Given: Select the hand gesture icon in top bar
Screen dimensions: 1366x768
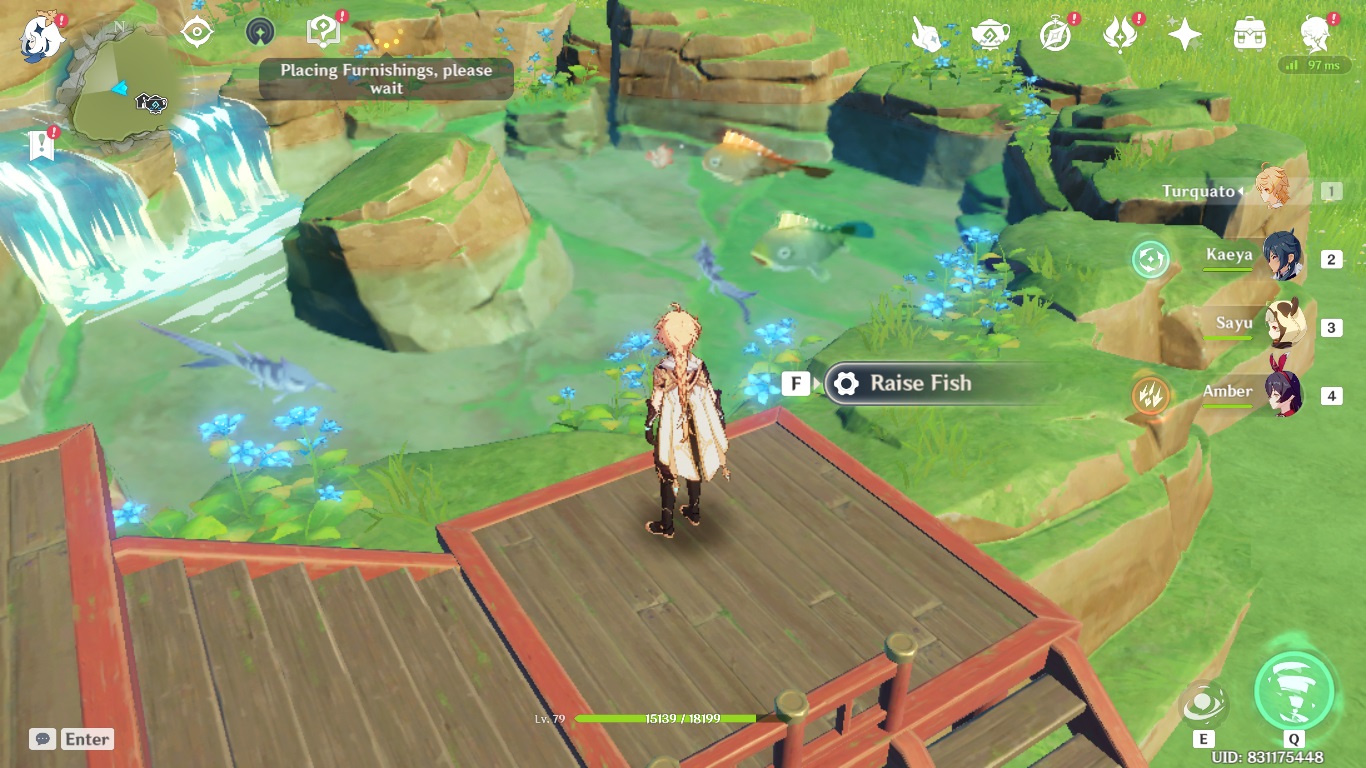Looking at the screenshot, I should tap(928, 33).
